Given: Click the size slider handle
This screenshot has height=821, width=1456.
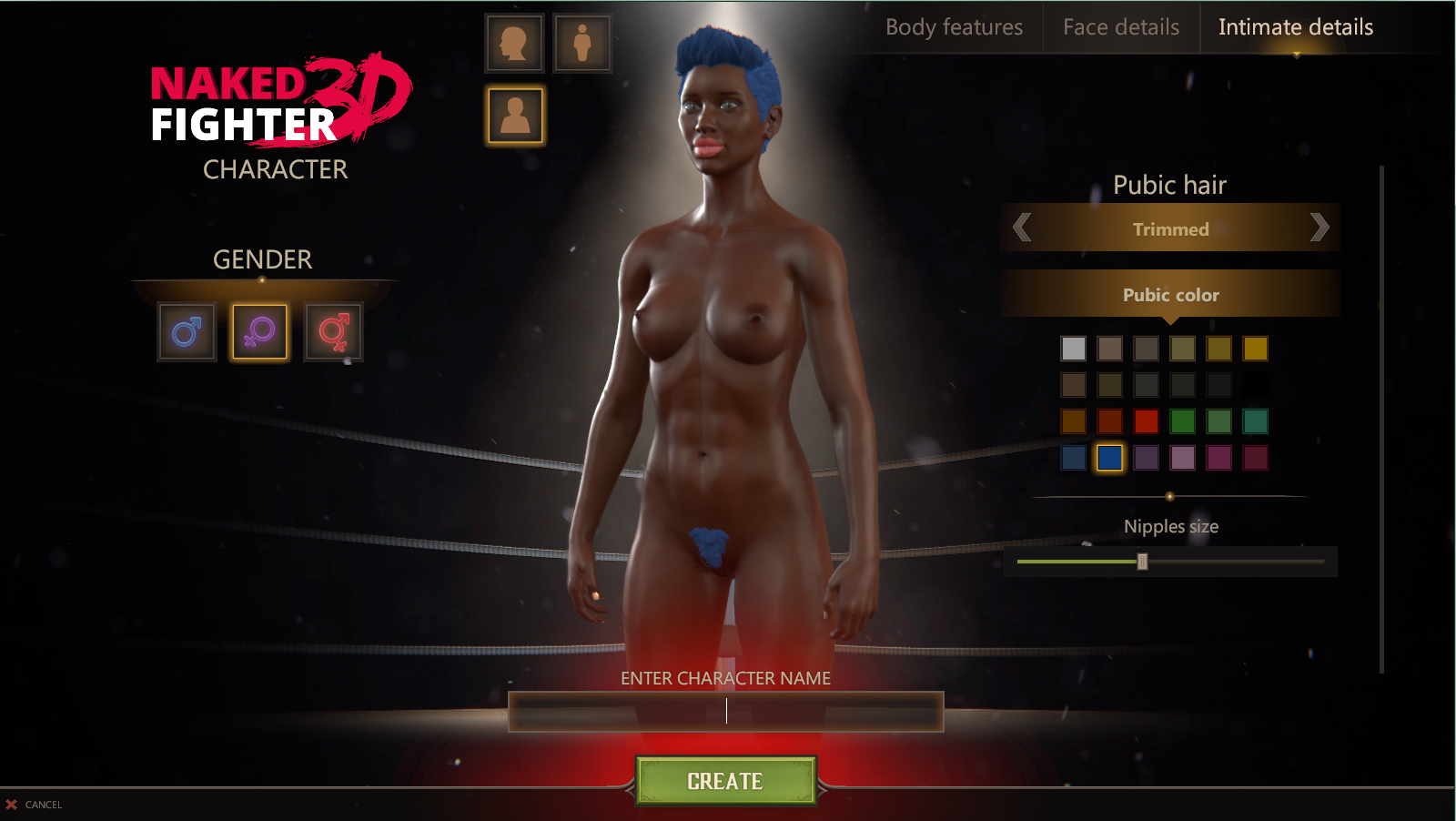Looking at the screenshot, I should point(1142,562).
